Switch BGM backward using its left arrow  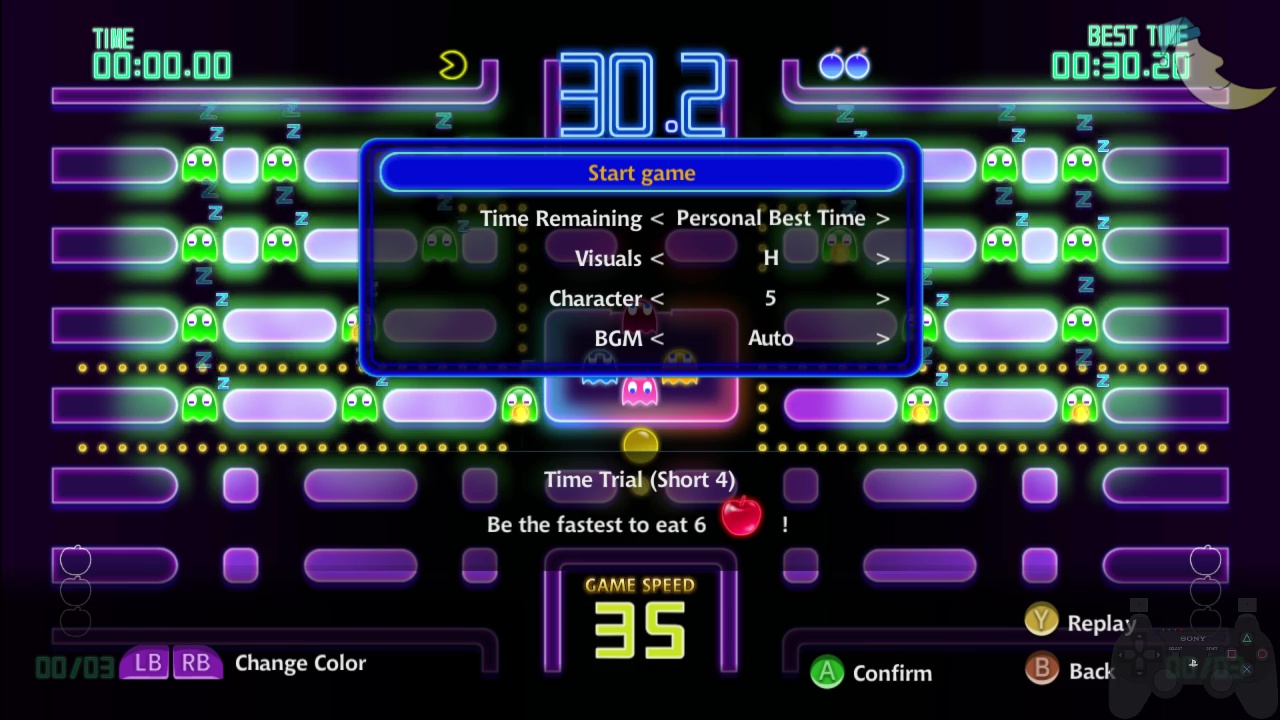(657, 338)
